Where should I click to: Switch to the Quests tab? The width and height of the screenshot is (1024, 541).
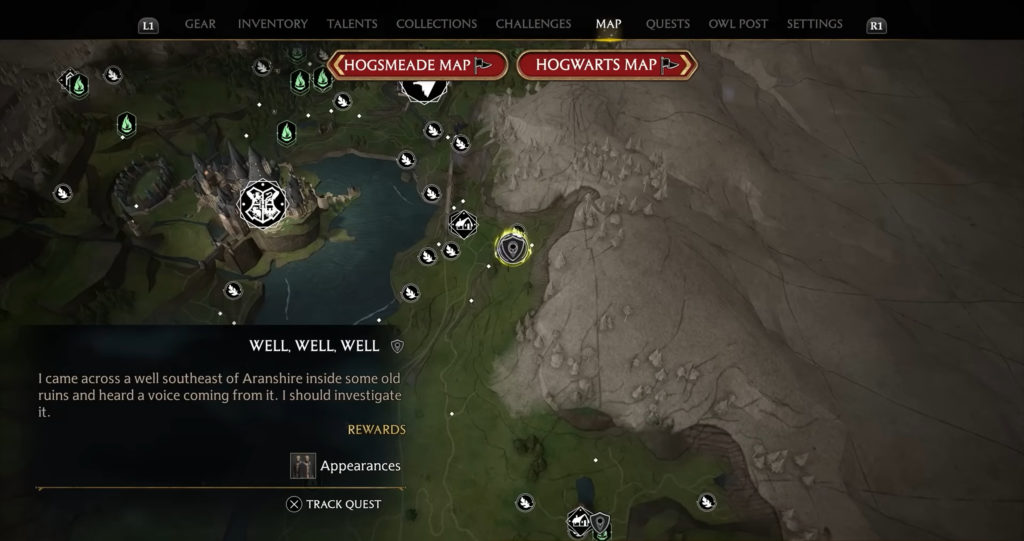click(x=667, y=24)
